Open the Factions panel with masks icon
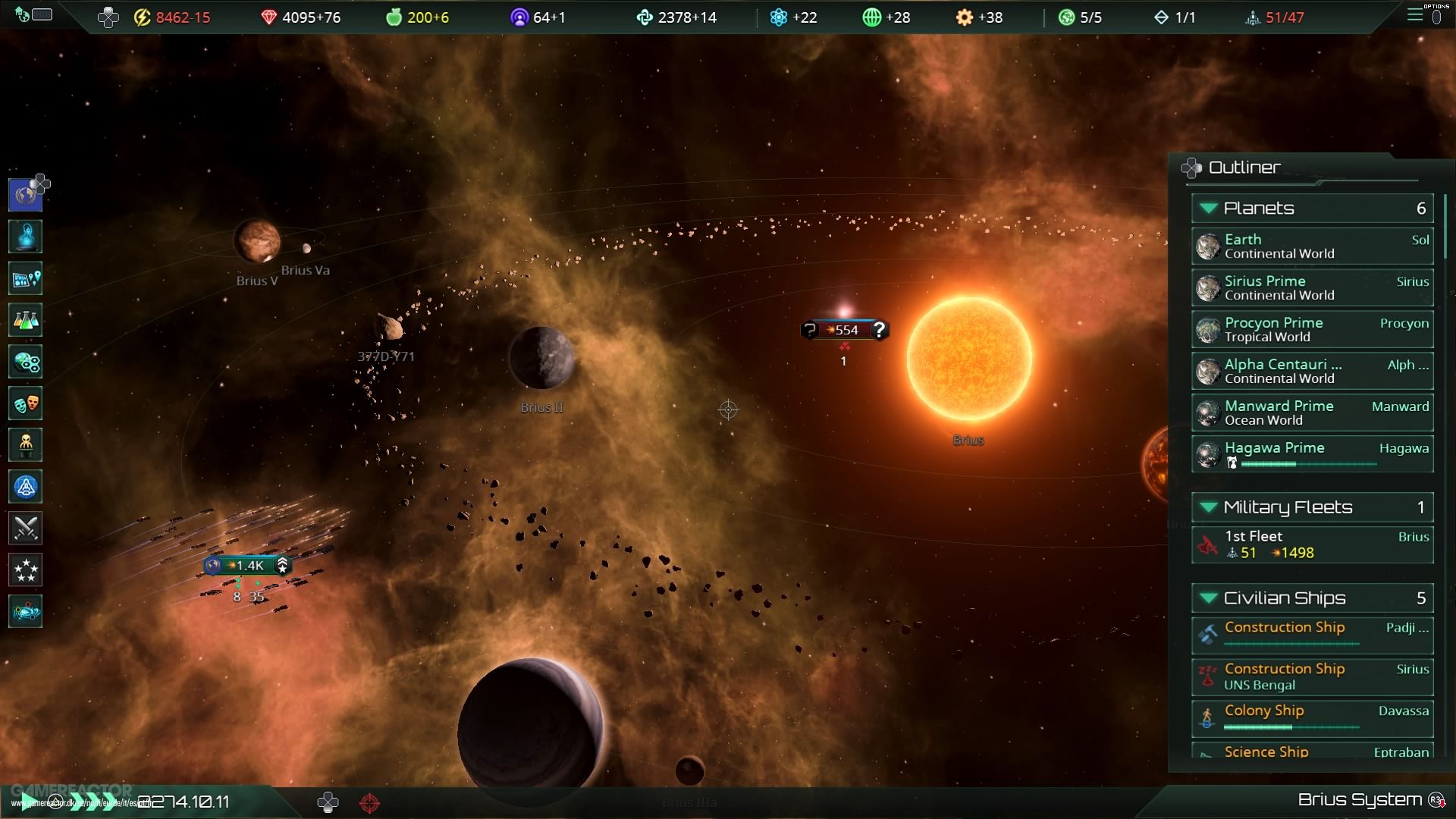The width and height of the screenshot is (1456, 819). (25, 403)
